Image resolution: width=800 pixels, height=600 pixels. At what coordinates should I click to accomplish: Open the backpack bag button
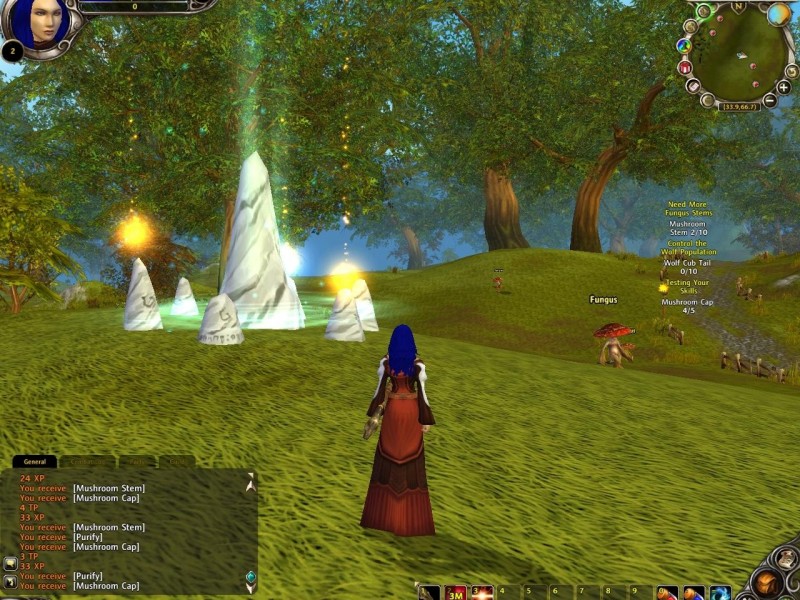click(x=770, y=582)
